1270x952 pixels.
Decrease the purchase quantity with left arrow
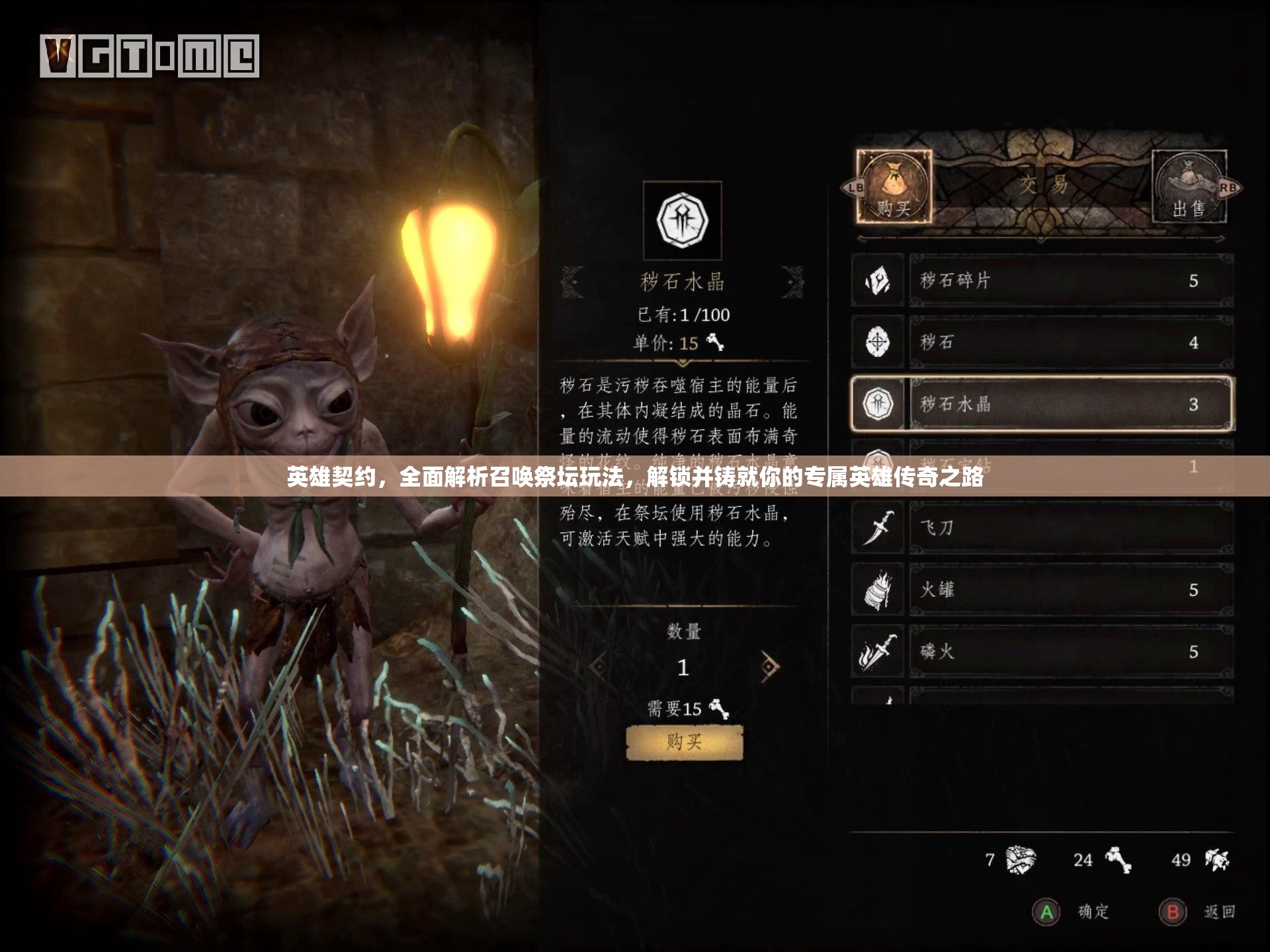click(598, 666)
